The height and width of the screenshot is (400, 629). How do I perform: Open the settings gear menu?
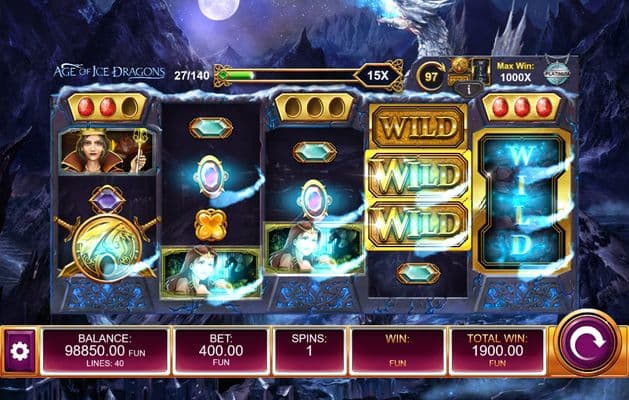(x=17, y=352)
